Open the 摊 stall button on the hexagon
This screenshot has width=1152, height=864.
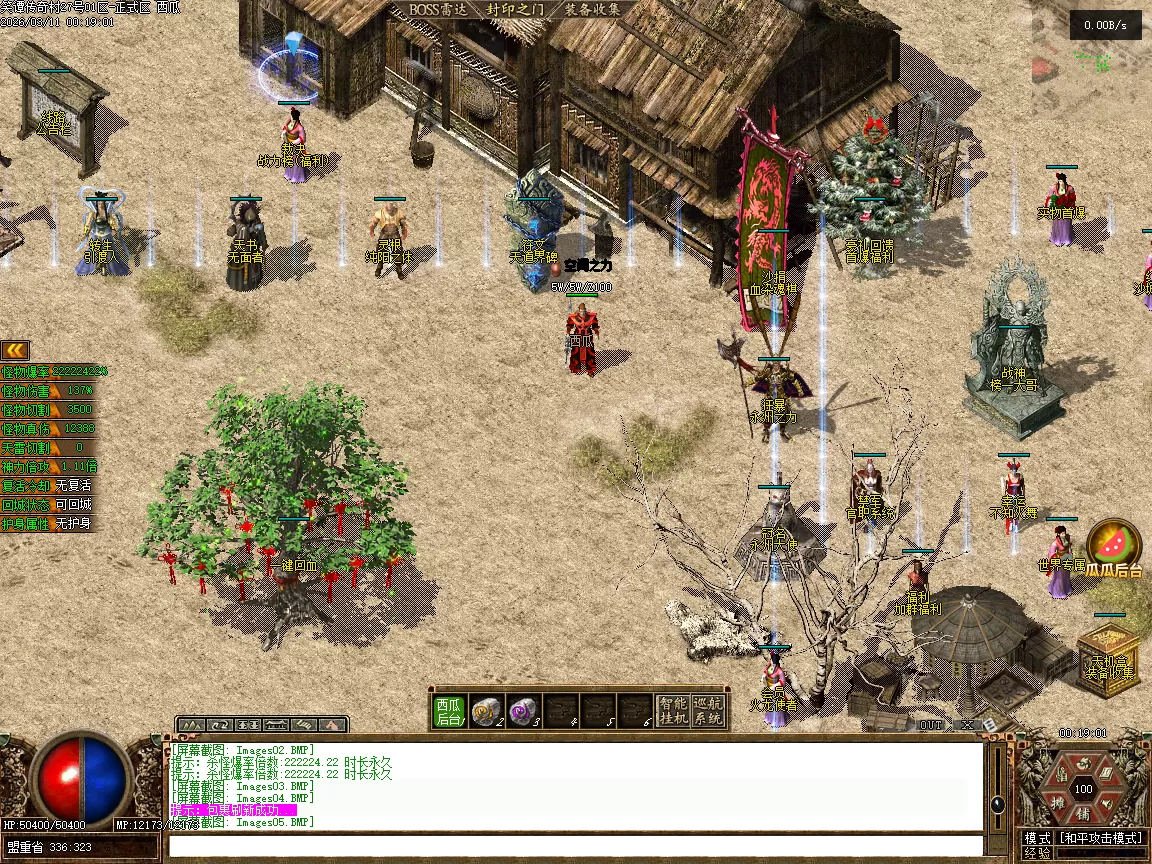point(1058,803)
